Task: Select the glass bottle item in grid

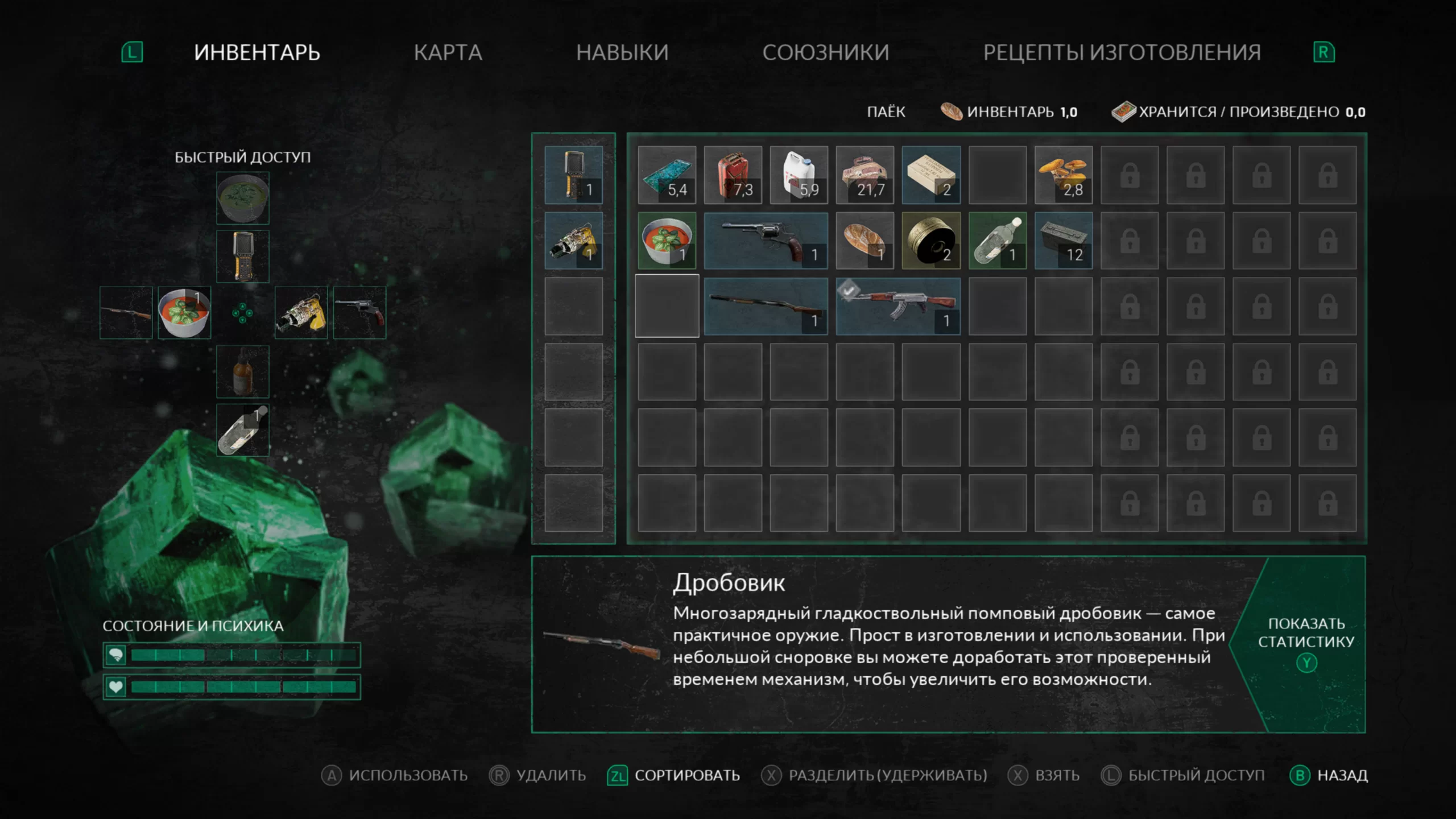Action: (997, 241)
